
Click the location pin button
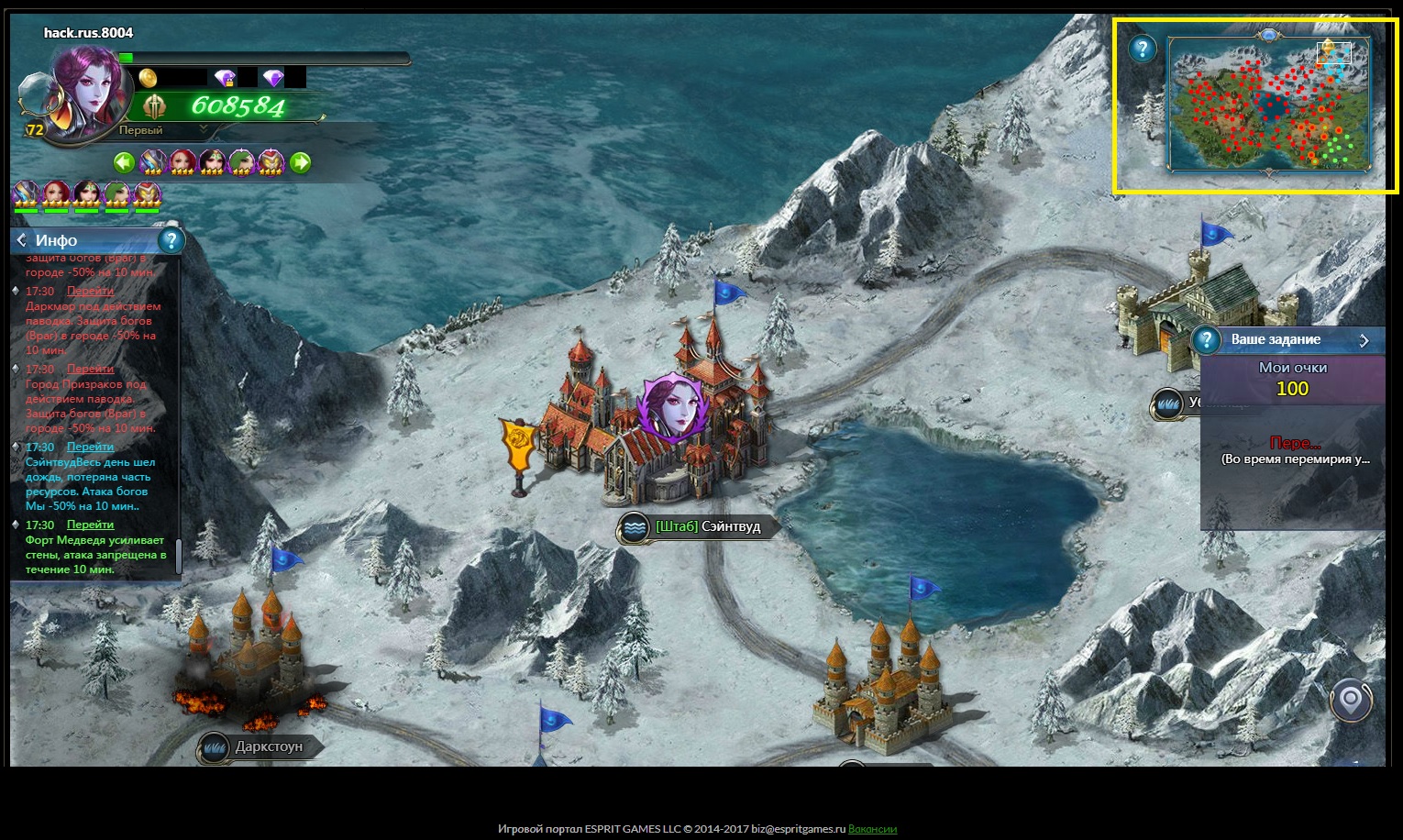coord(1351,701)
